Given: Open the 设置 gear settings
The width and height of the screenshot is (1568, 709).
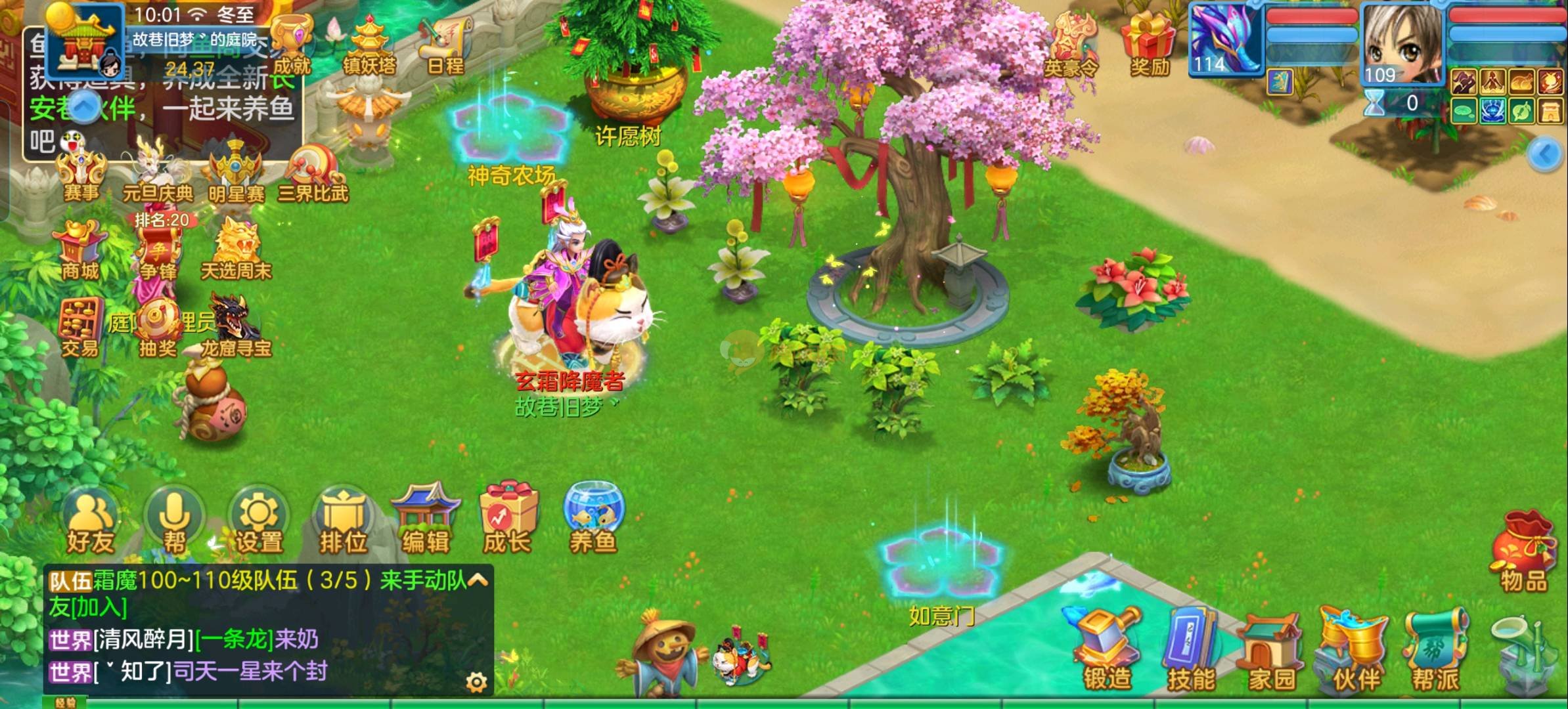Looking at the screenshot, I should pos(259,522).
